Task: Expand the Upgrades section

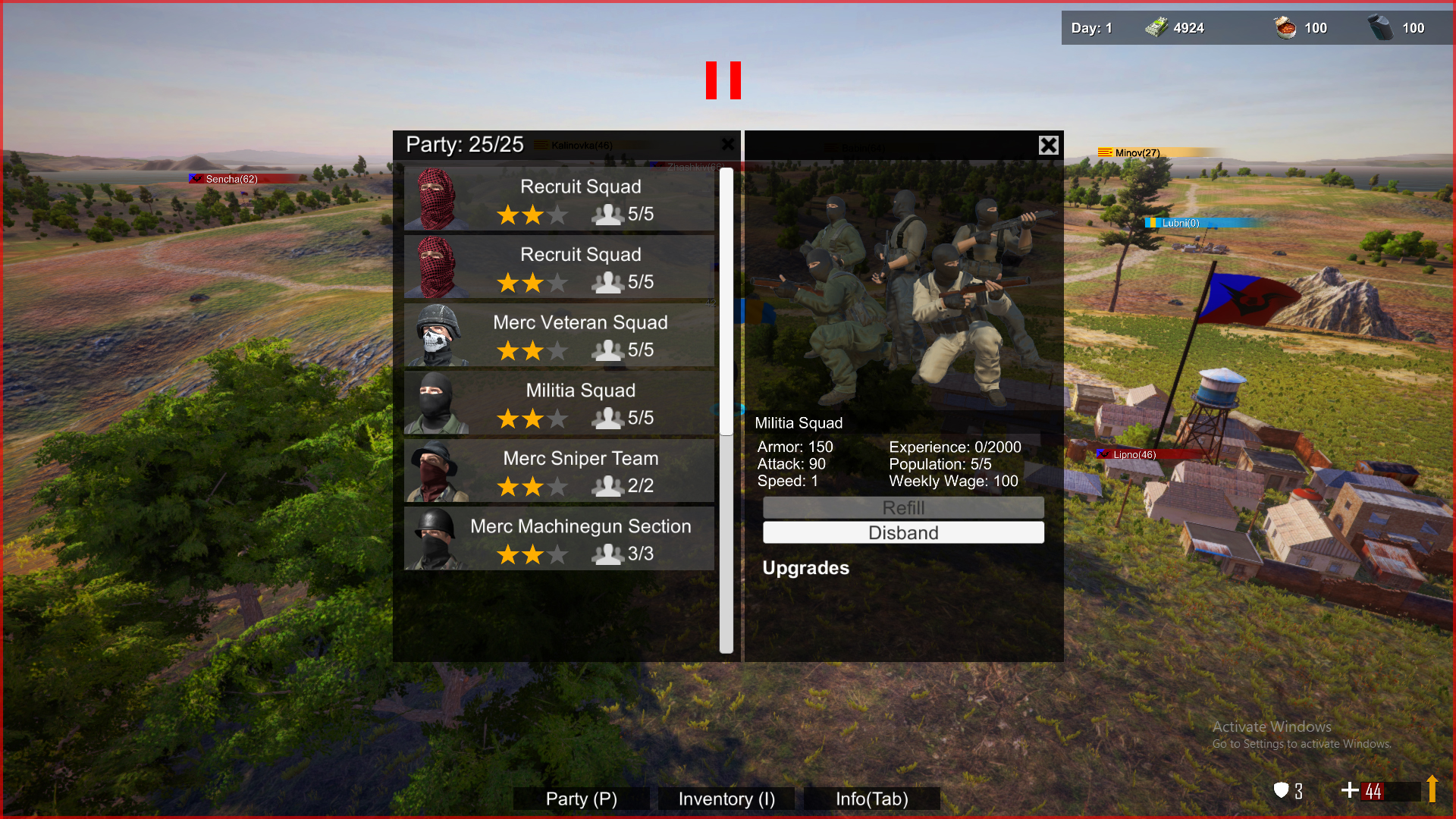Action: tap(805, 568)
